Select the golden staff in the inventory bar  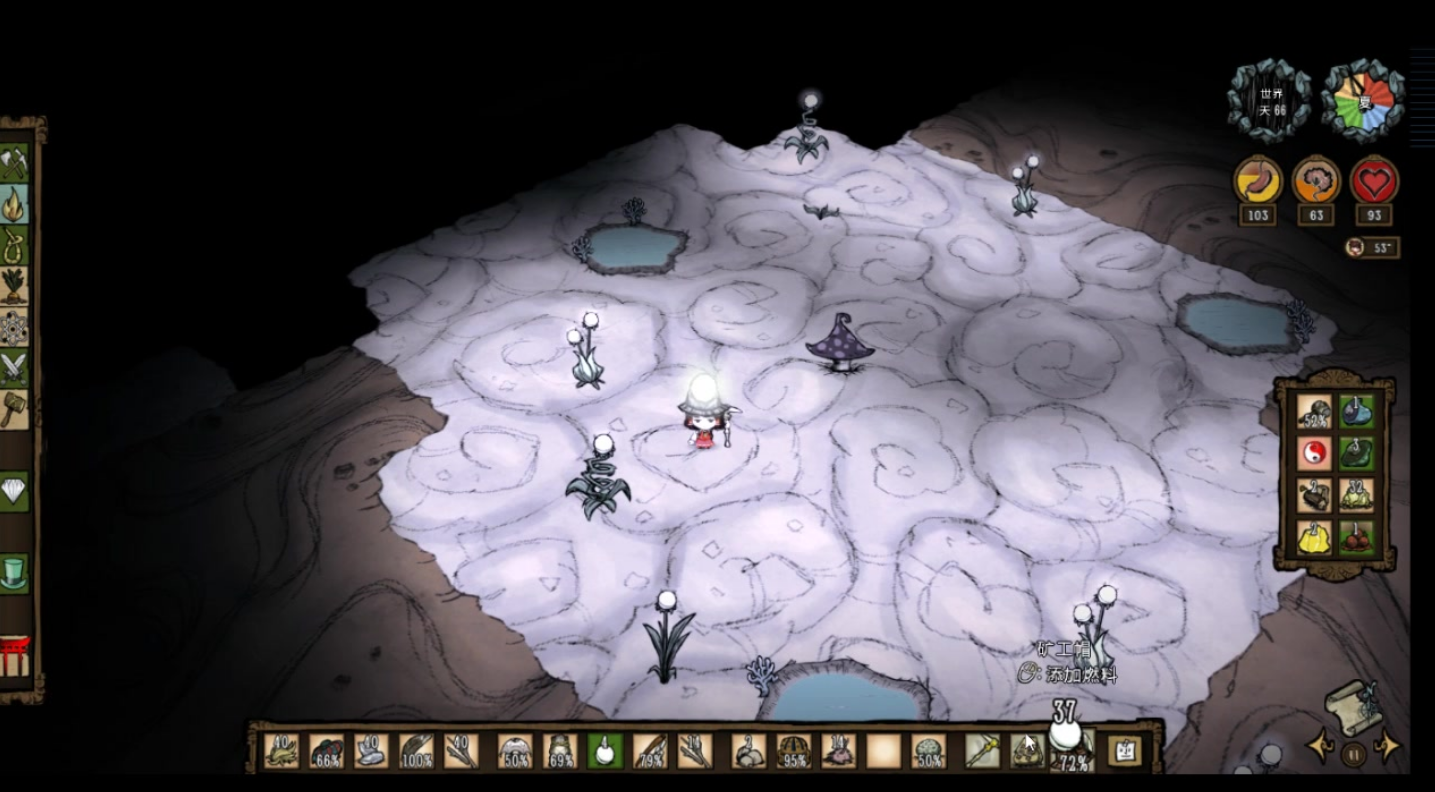click(981, 751)
